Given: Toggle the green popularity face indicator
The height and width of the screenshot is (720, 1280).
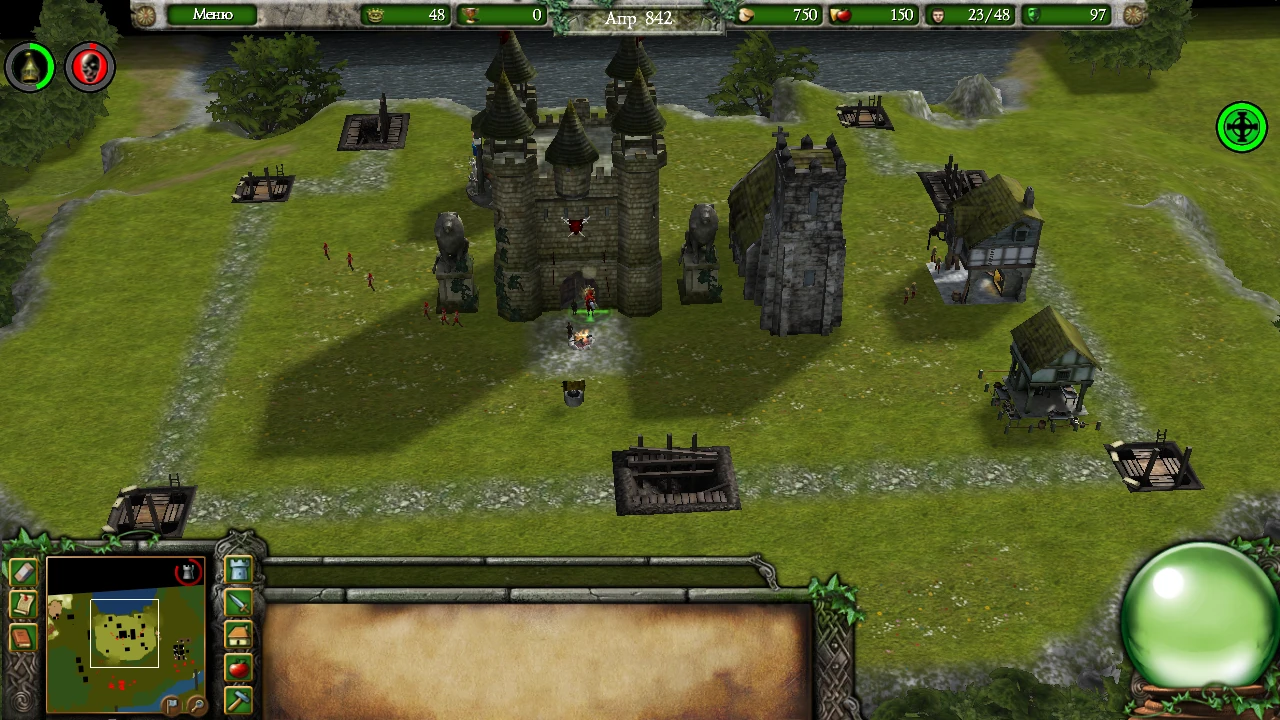Looking at the screenshot, I should pos(29,66).
